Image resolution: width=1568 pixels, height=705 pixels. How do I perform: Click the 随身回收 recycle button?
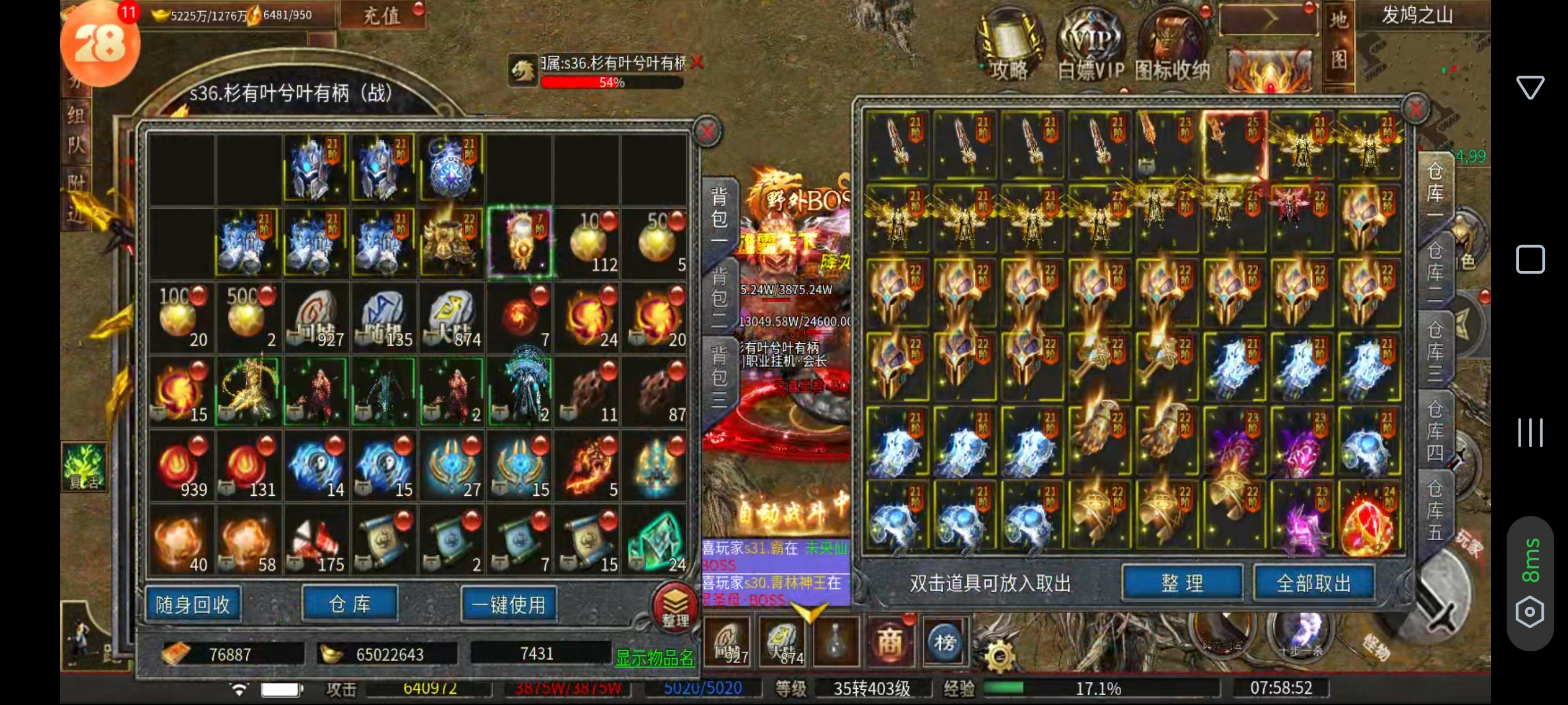coord(193,604)
